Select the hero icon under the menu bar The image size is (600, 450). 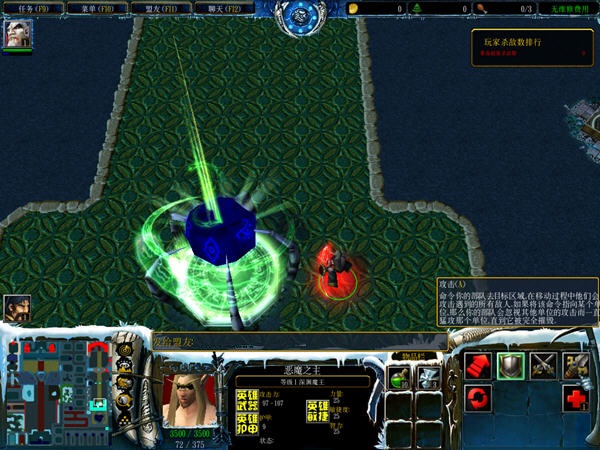point(18,34)
